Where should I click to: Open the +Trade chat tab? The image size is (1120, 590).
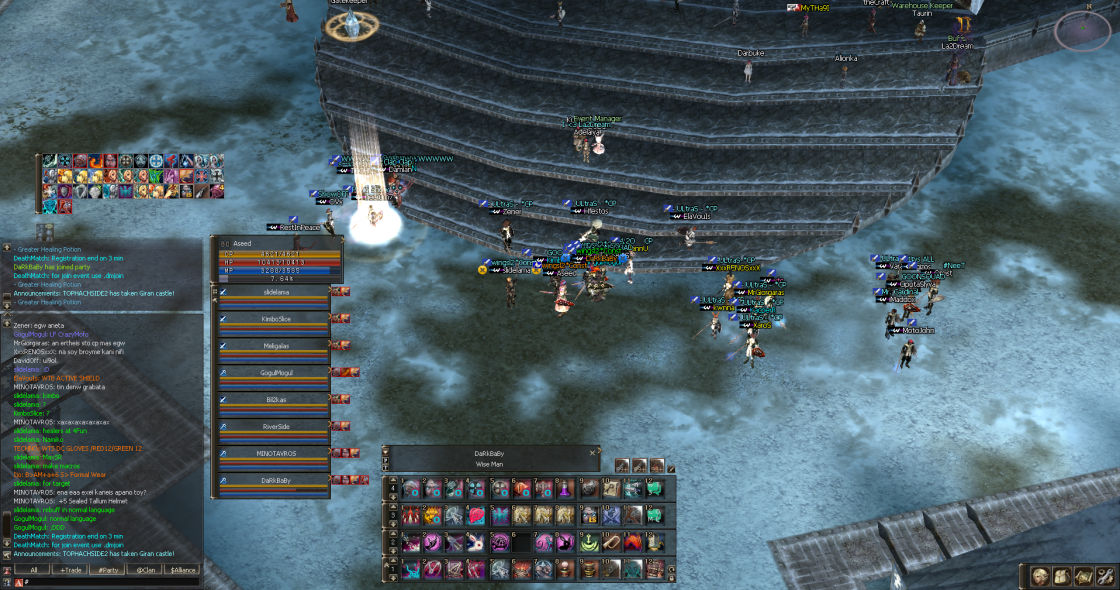70,569
